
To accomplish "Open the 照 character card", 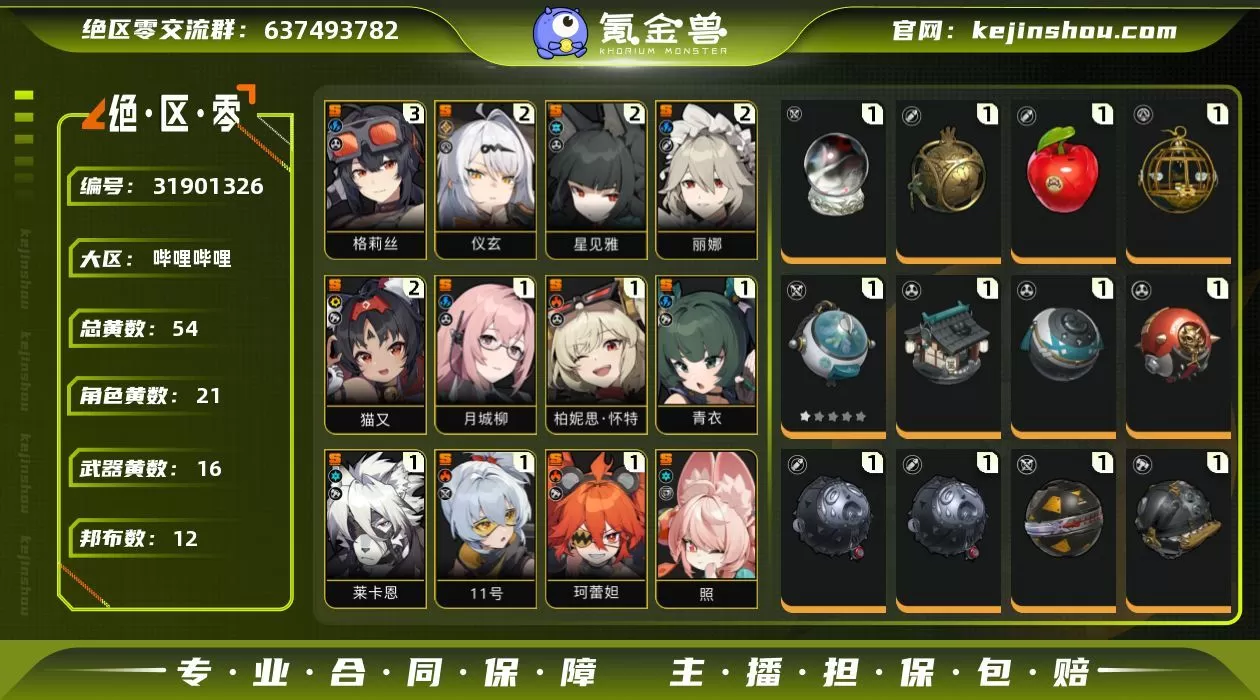I will 706,527.
